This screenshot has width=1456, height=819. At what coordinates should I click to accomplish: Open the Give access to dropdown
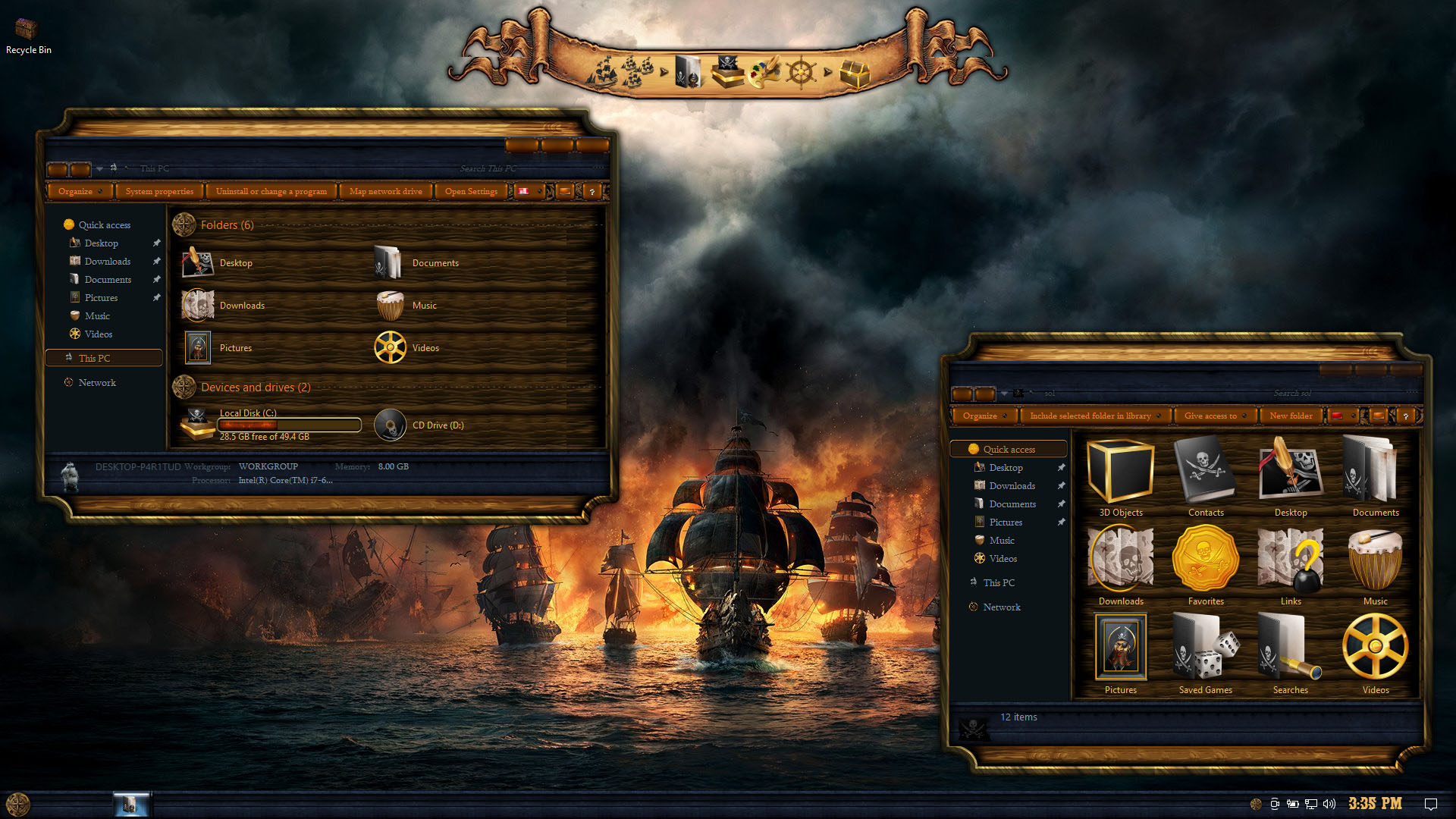1215,416
